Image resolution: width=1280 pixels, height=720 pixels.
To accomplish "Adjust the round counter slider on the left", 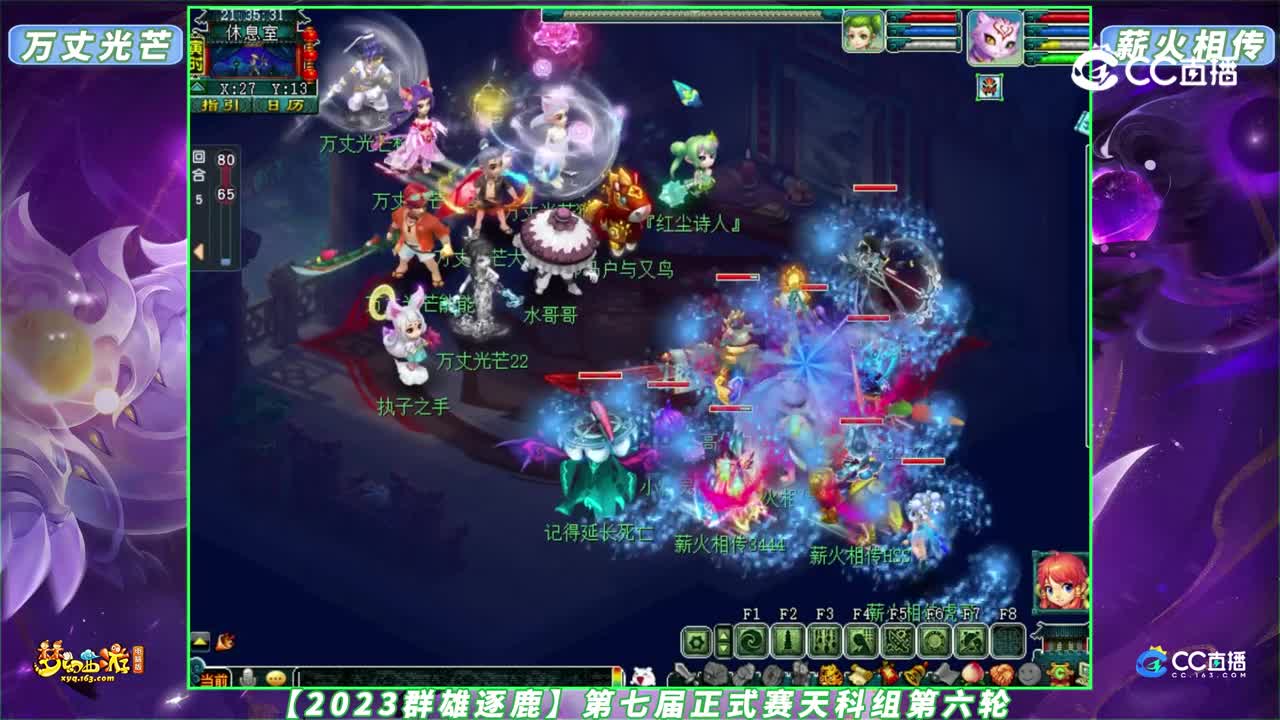I will [226, 261].
